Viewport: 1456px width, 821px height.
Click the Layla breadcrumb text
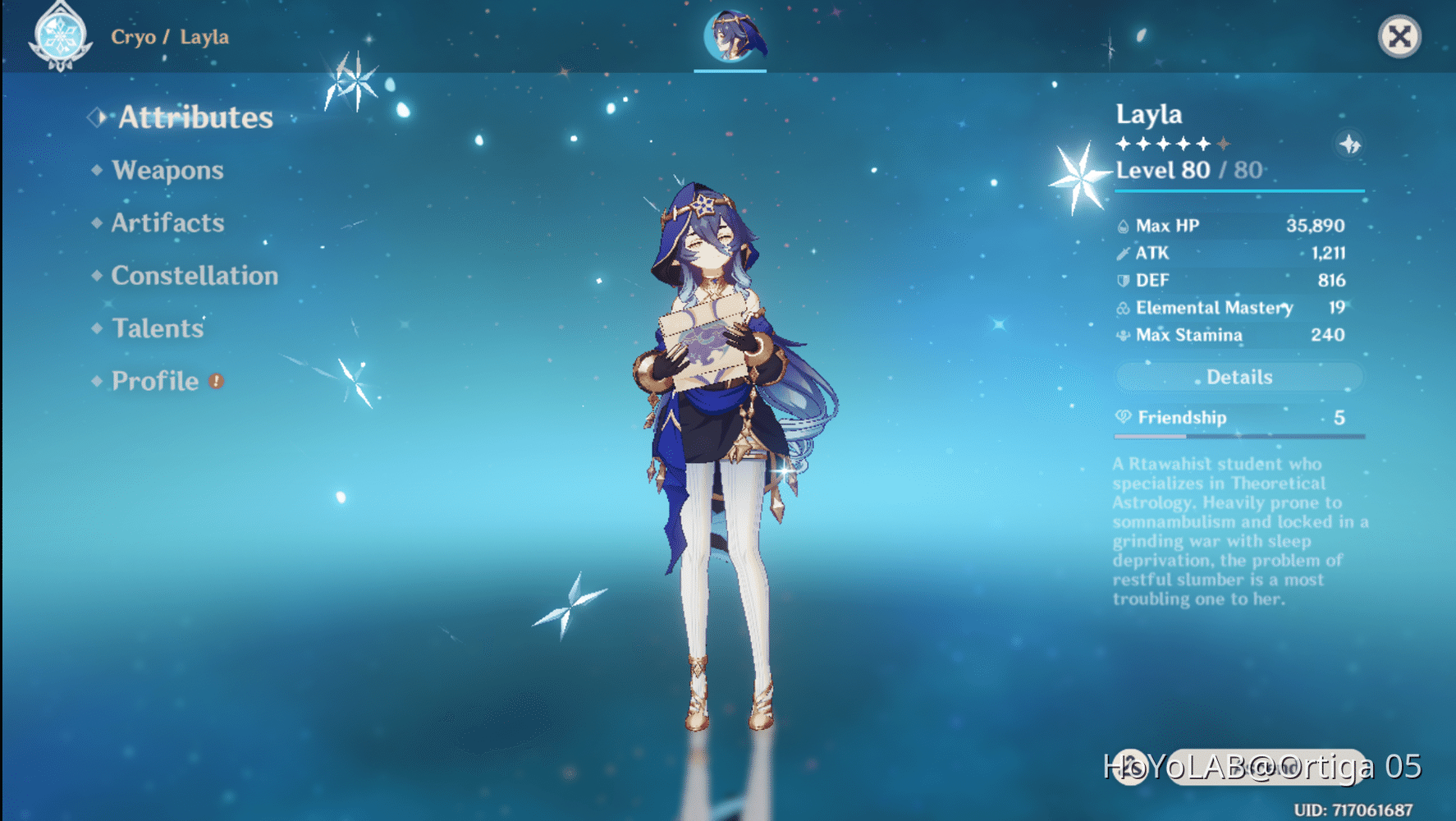pos(205,37)
